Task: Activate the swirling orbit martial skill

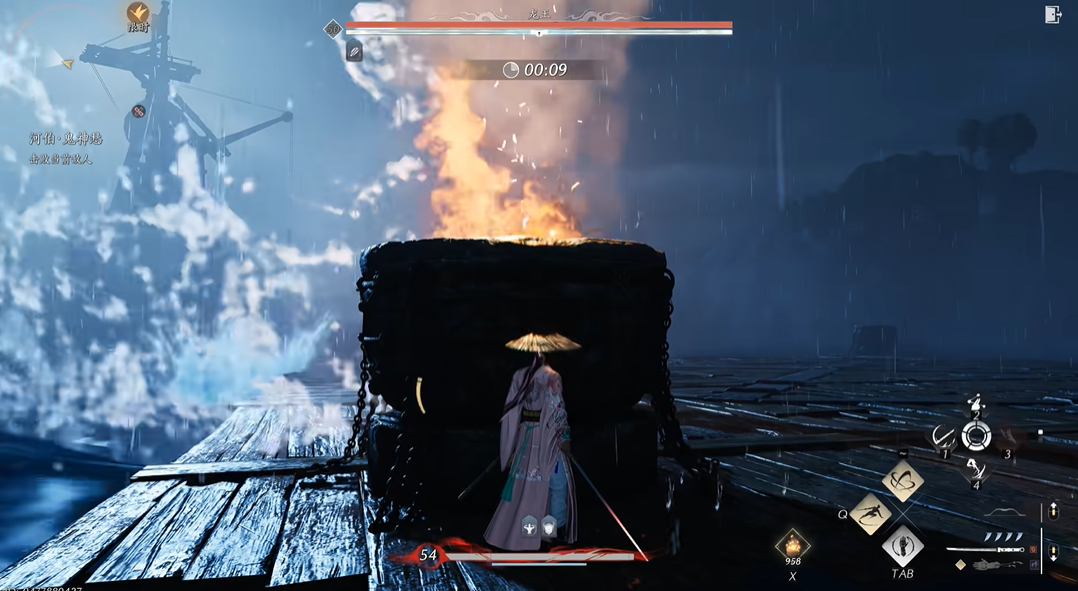Action: point(903,482)
